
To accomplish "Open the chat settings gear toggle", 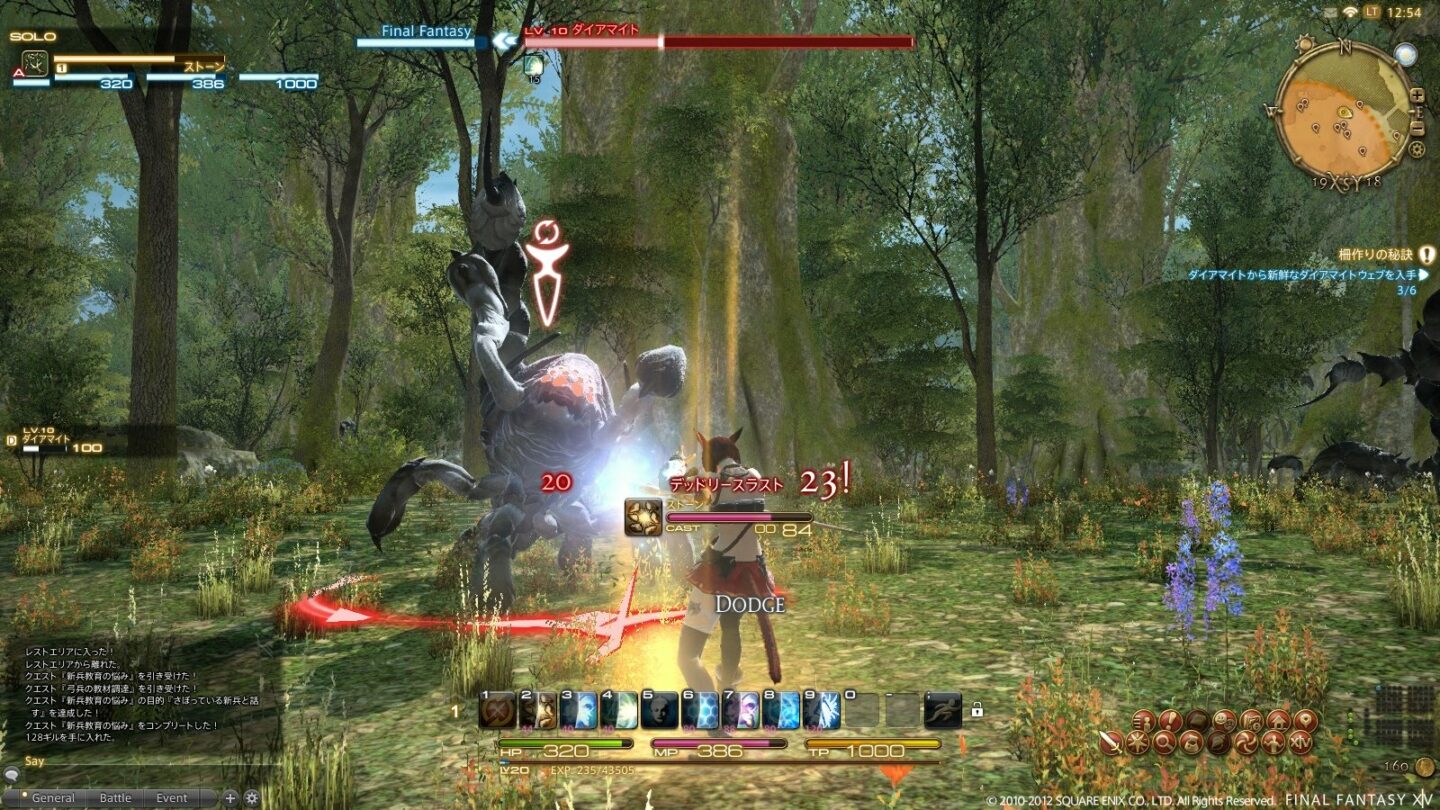I will [251, 798].
